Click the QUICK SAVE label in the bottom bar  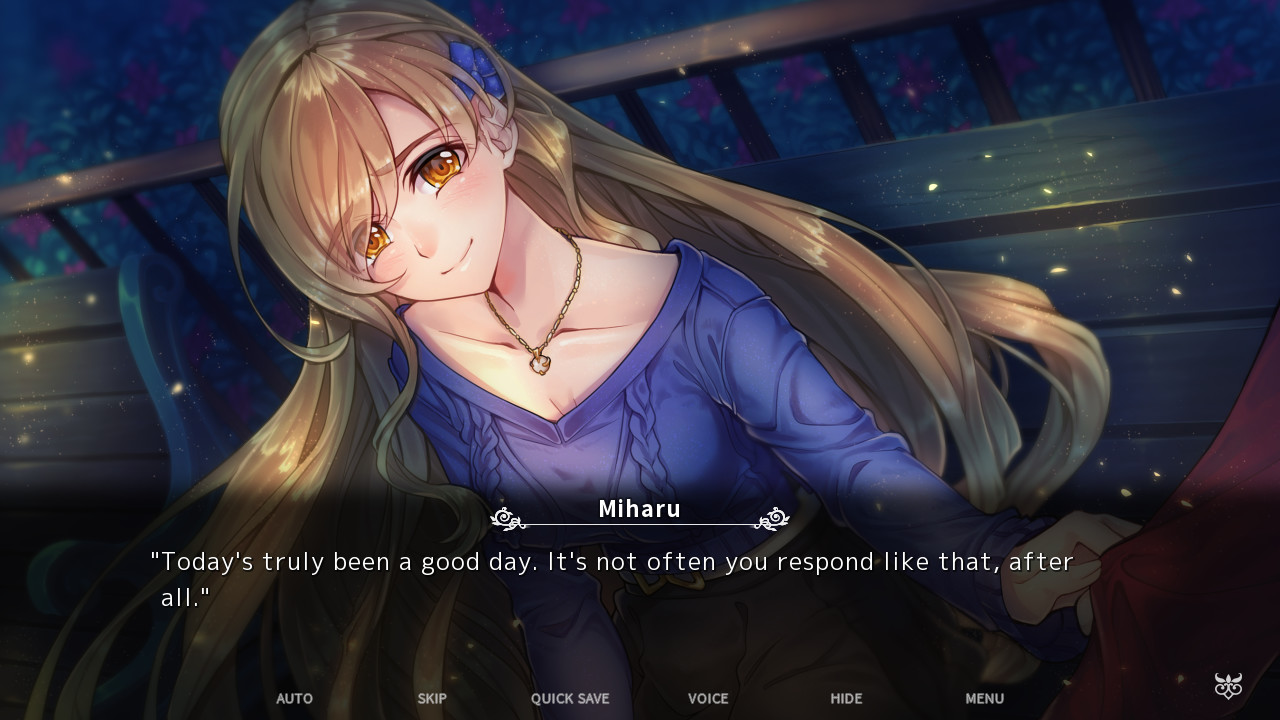[569, 699]
